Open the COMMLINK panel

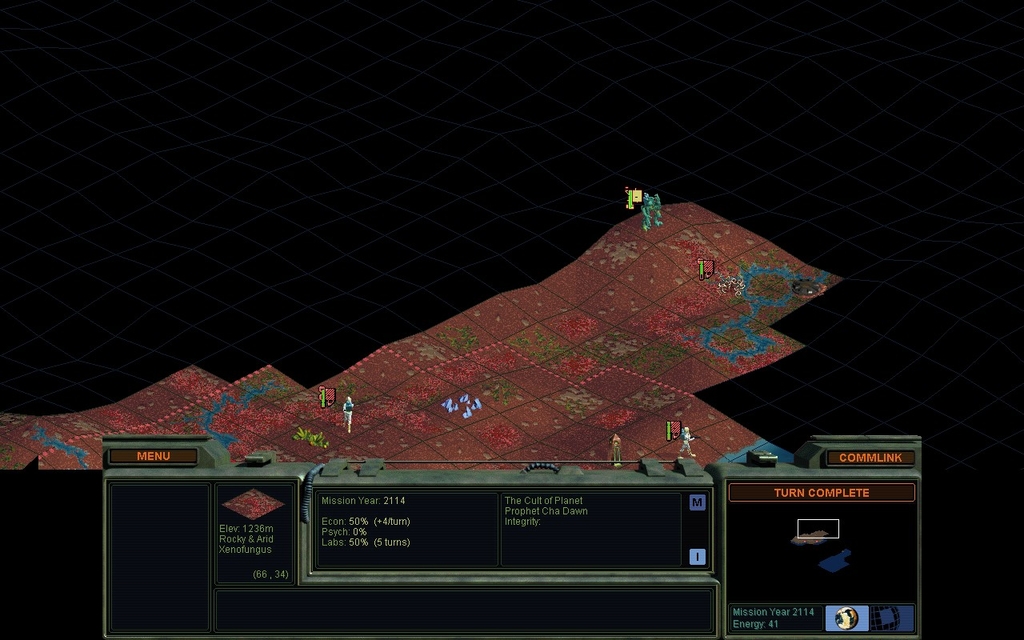click(x=870, y=457)
